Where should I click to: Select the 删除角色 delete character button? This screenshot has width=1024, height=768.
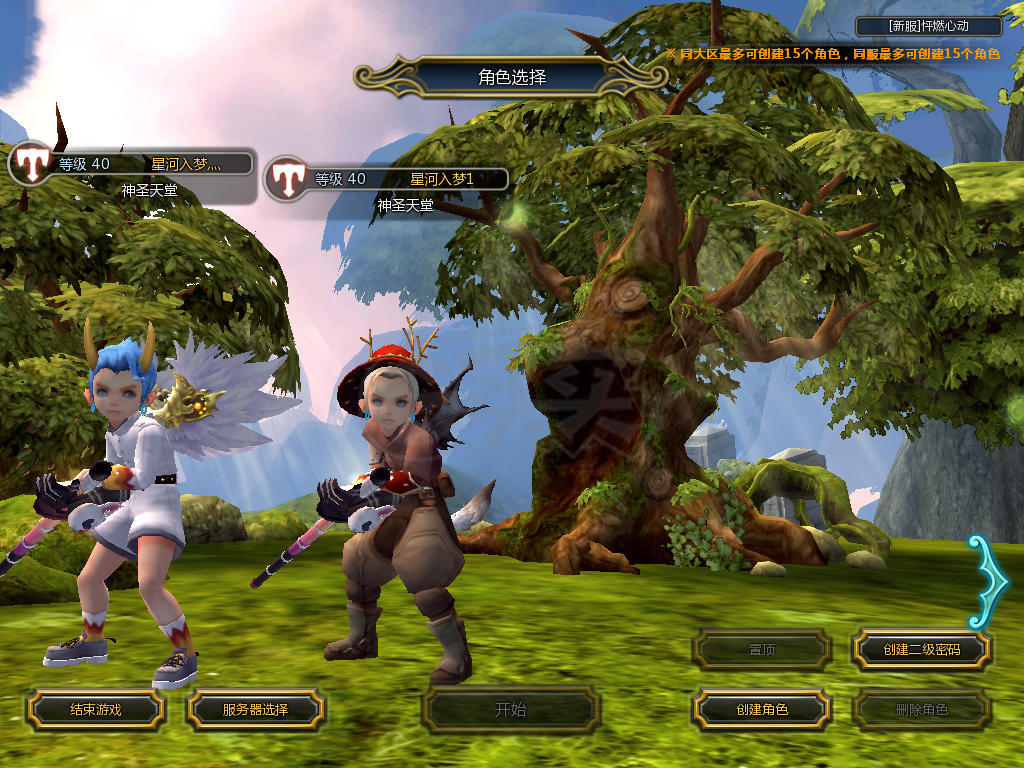[921, 710]
